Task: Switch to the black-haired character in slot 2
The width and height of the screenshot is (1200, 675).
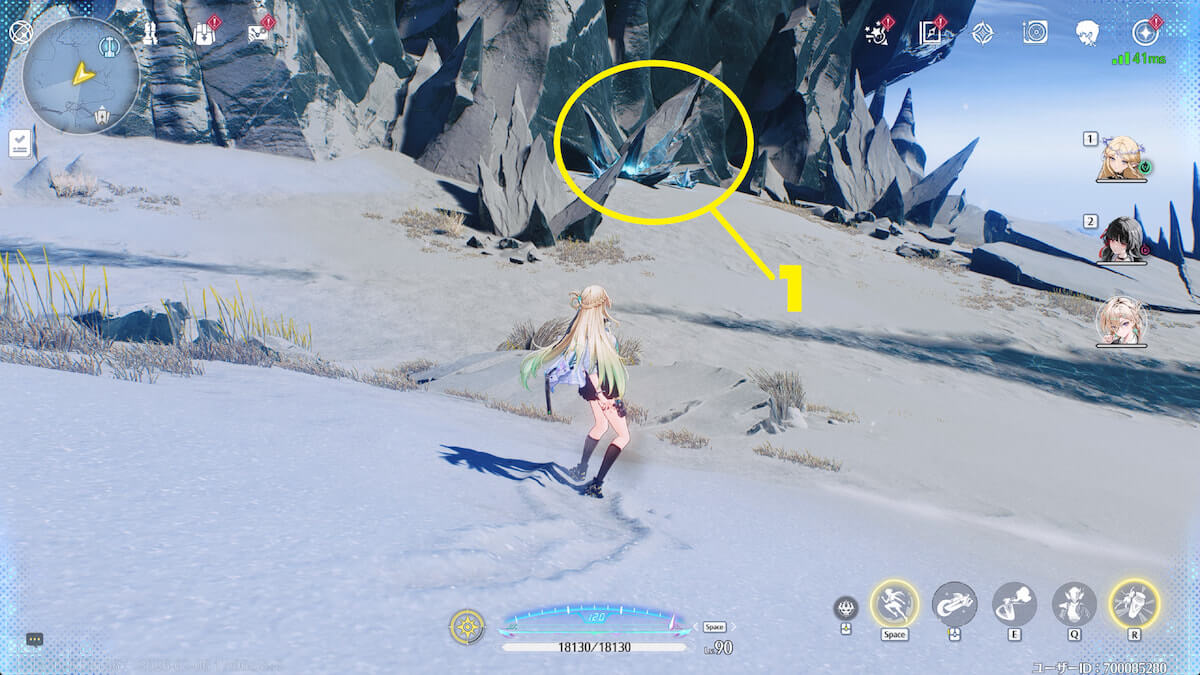Action: pyautogui.click(x=1120, y=240)
